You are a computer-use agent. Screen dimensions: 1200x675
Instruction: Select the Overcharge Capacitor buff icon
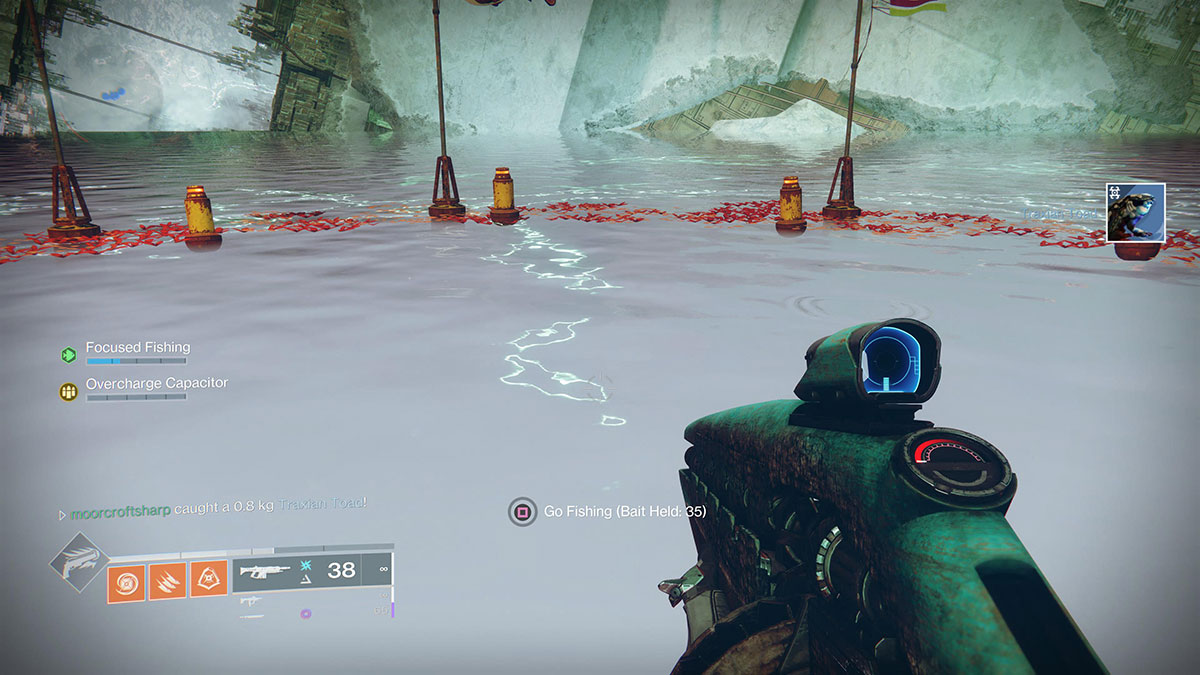[68, 391]
